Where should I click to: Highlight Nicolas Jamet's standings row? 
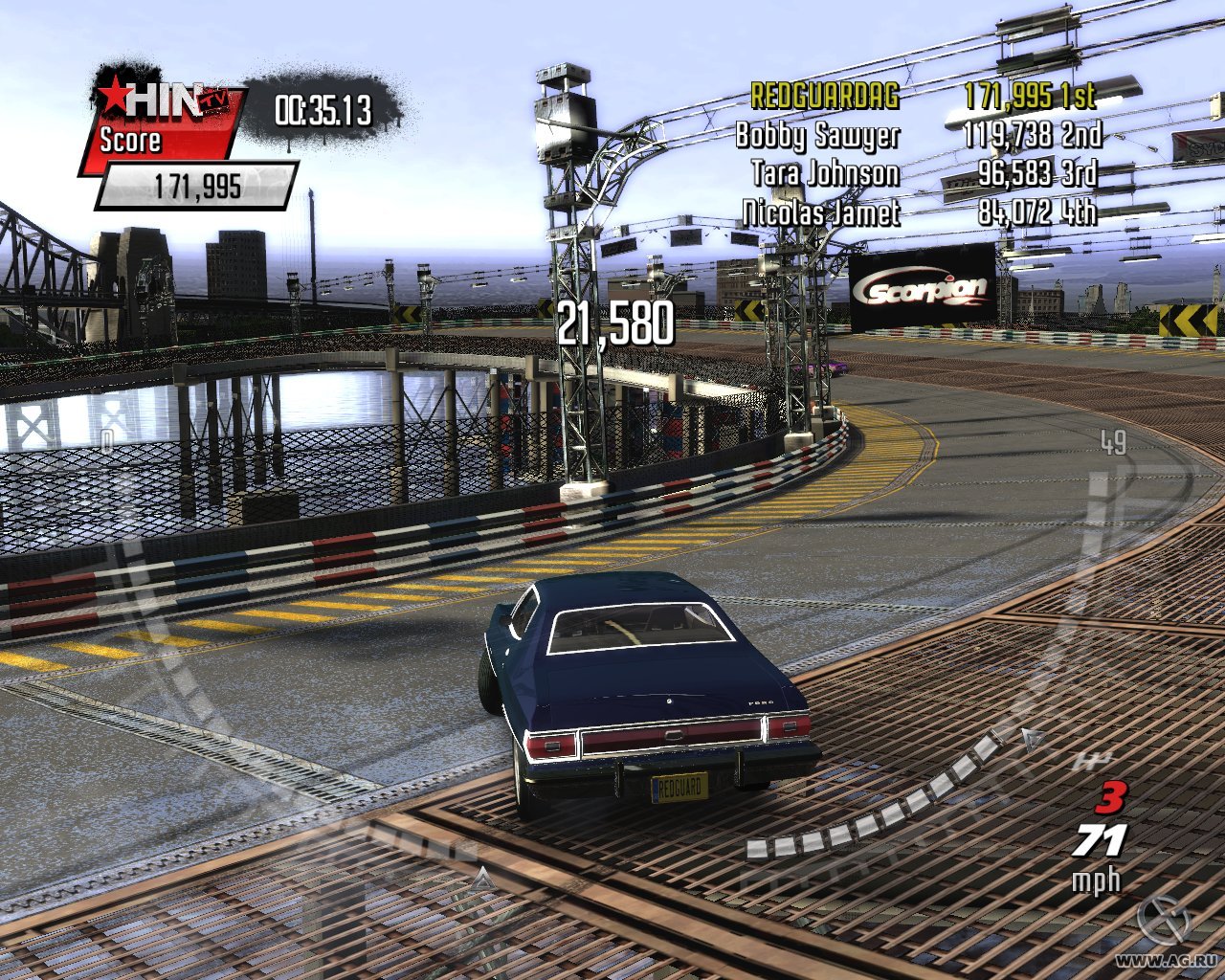click(919, 212)
